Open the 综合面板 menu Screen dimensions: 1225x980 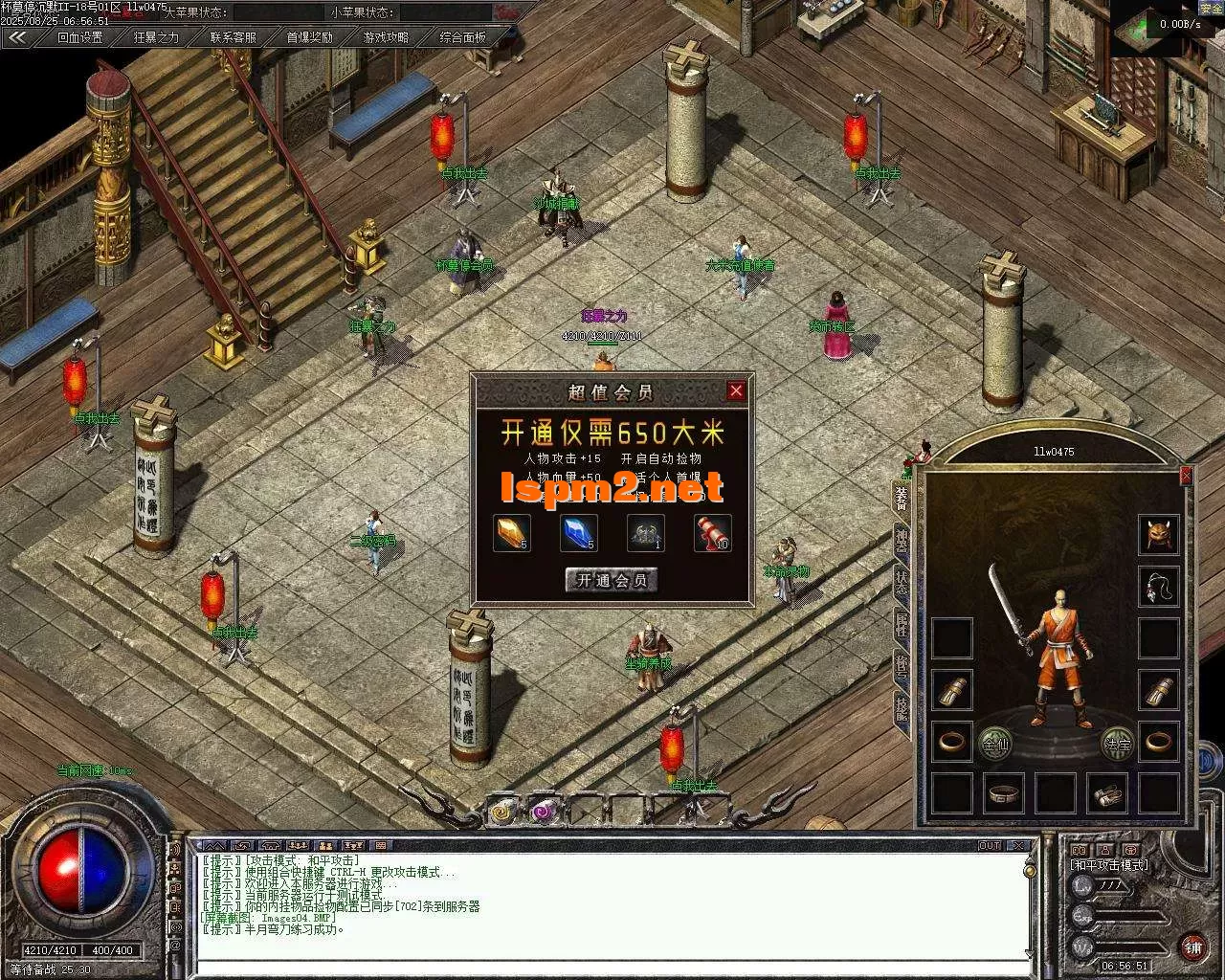click(462, 37)
